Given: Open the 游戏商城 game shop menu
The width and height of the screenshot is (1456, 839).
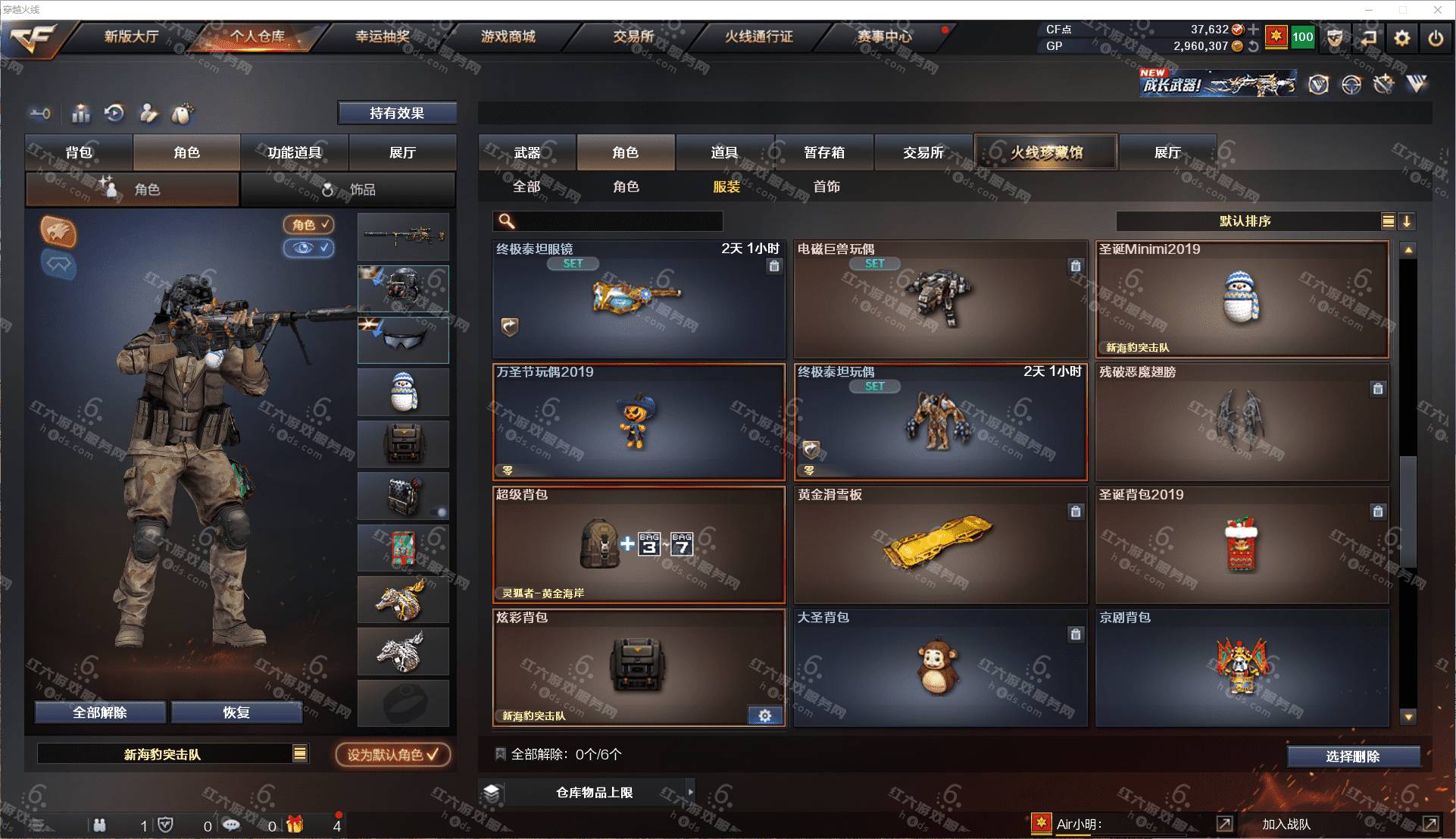Looking at the screenshot, I should (x=508, y=36).
